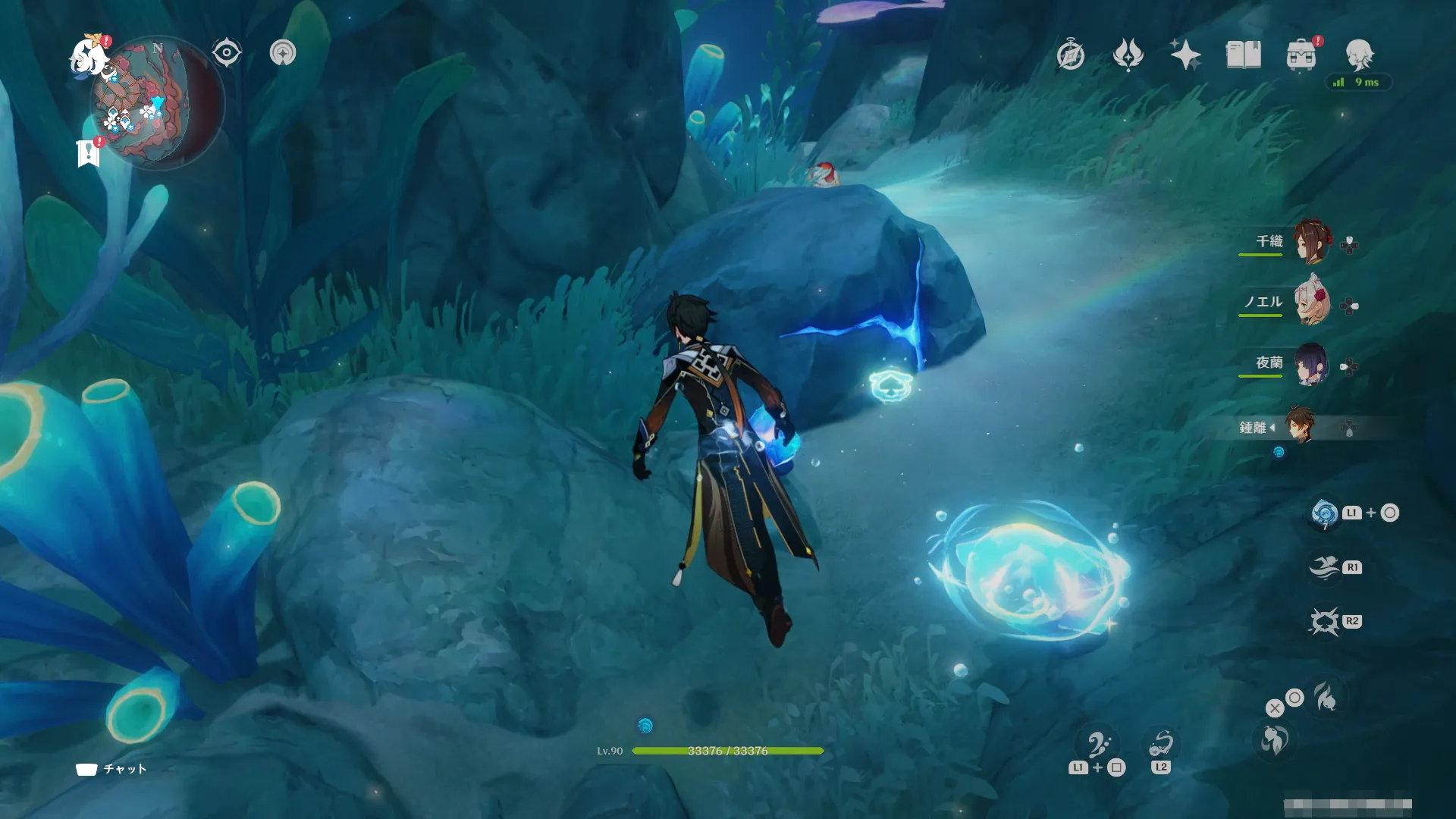Open the circular minimap
Viewport: 1456px width, 819px height.
(157, 102)
